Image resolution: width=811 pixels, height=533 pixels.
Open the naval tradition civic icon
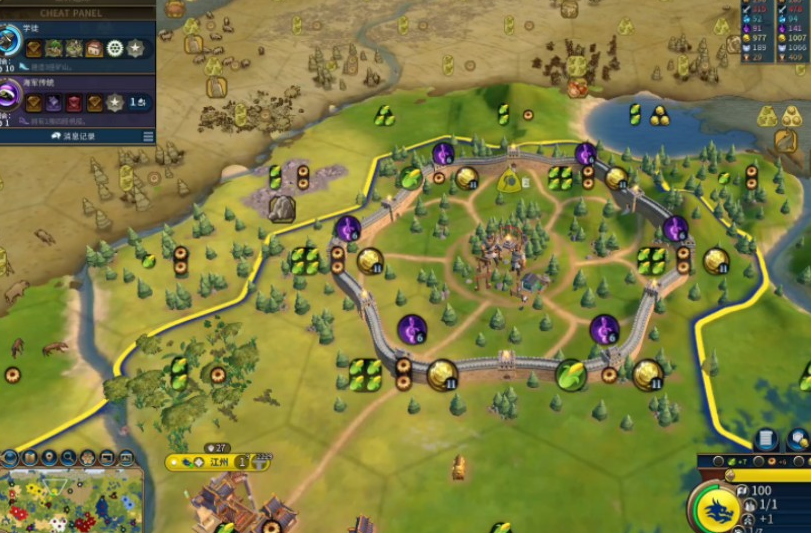(x=10, y=96)
